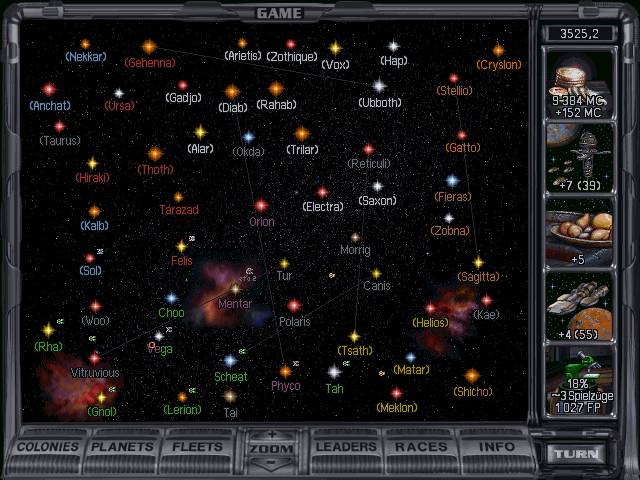Screen dimensions: 640x480
Task: Open the Leaders screen
Action: 346,447
